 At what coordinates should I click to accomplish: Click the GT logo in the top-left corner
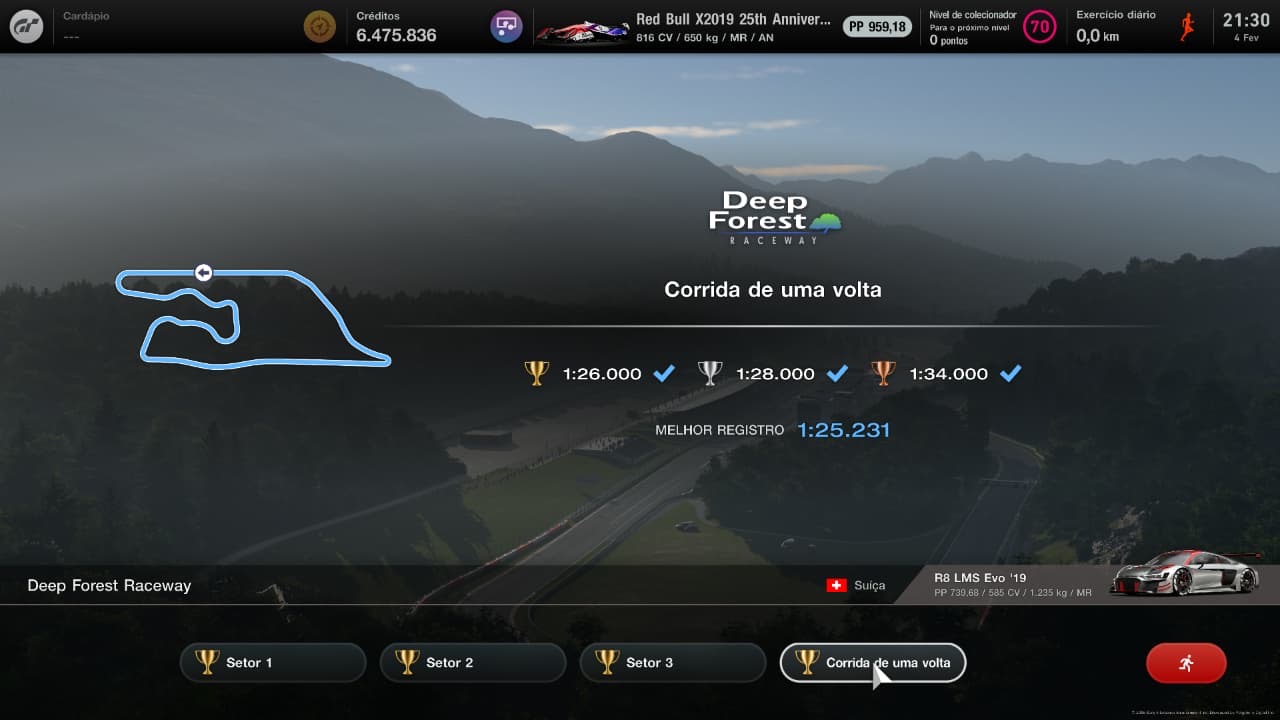click(x=26, y=26)
